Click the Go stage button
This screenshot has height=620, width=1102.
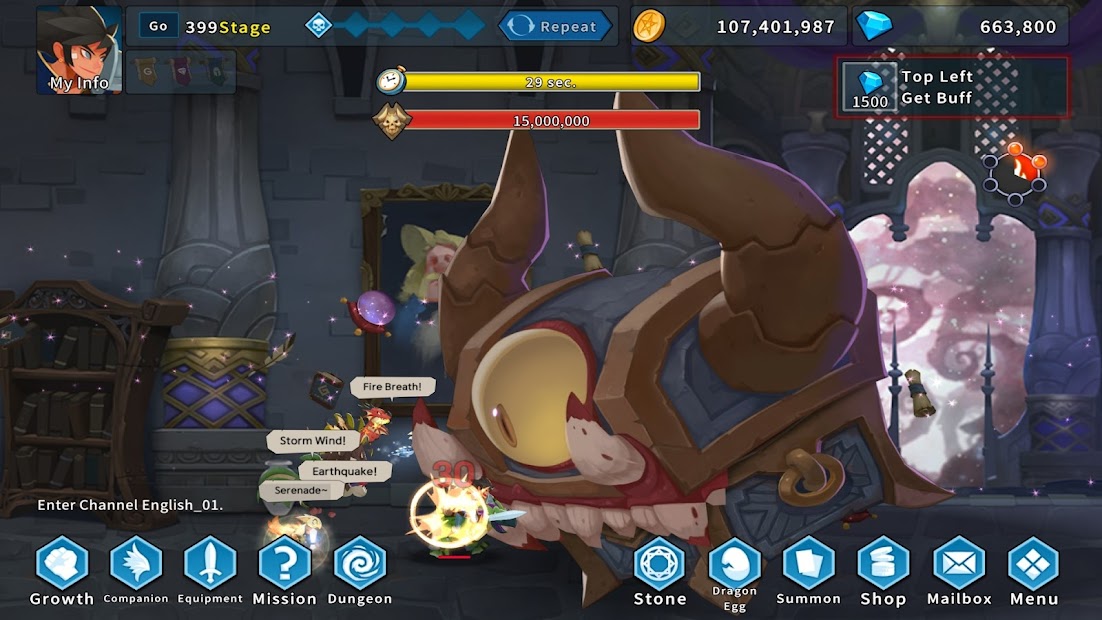tap(158, 26)
